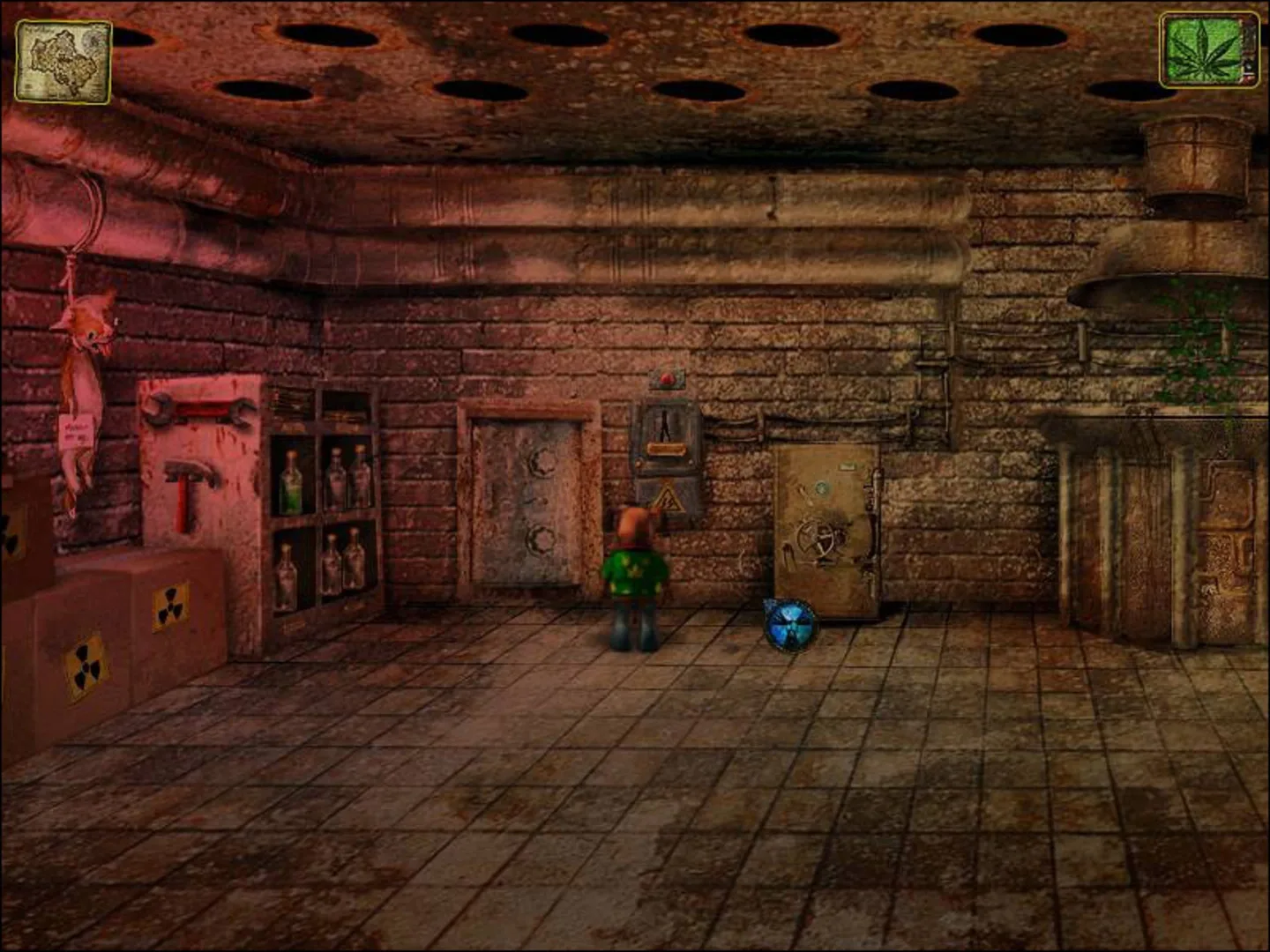
Task: Click the green label on the safe door
Action: [x=848, y=465]
